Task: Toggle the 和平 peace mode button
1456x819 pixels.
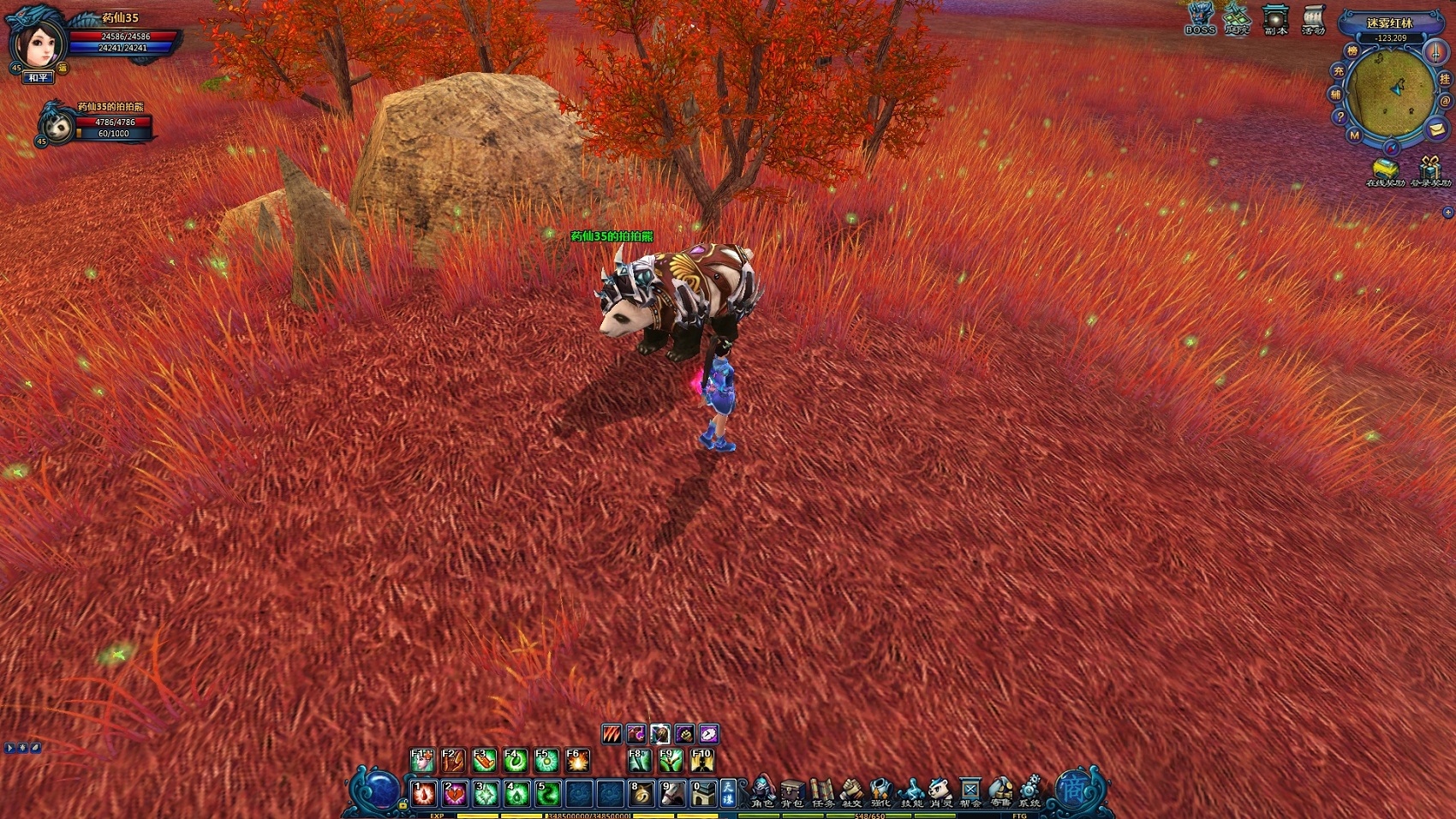Action: click(38, 78)
